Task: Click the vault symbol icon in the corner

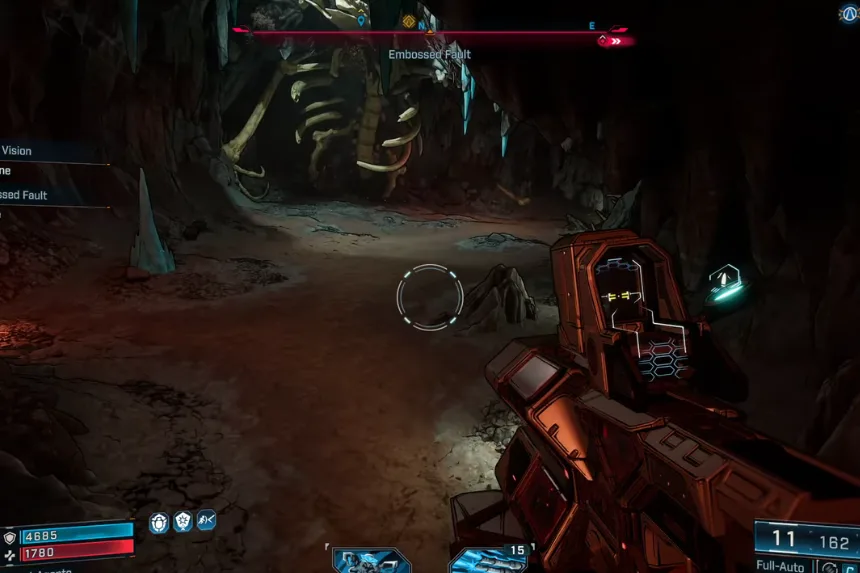Action: tap(849, 13)
